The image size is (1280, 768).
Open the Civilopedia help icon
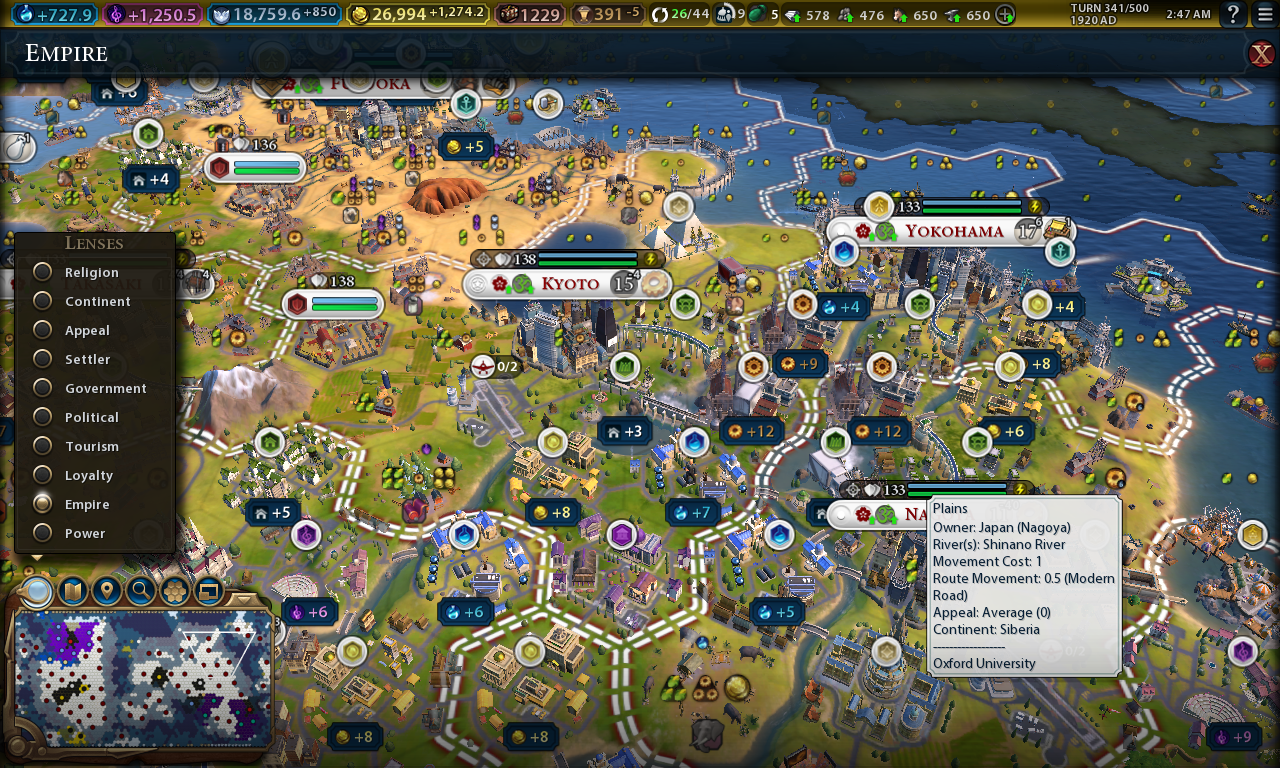pos(1234,15)
